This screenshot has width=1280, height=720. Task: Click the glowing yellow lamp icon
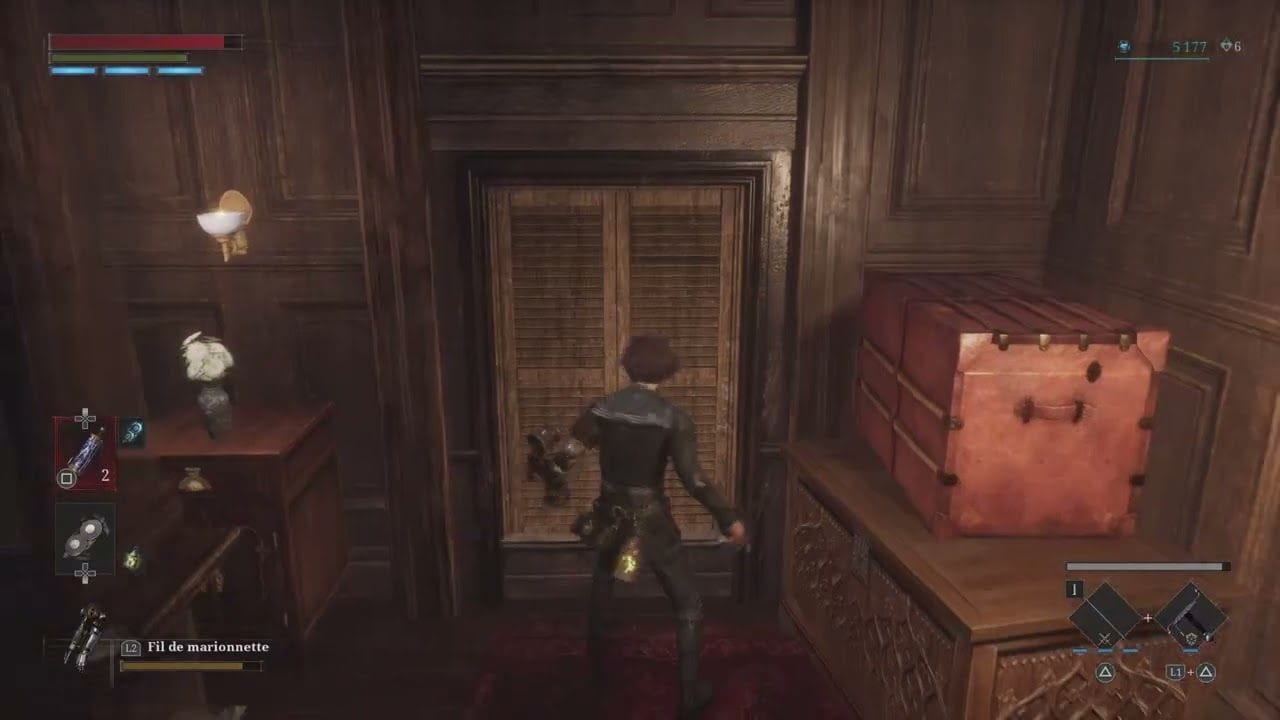pos(131,559)
